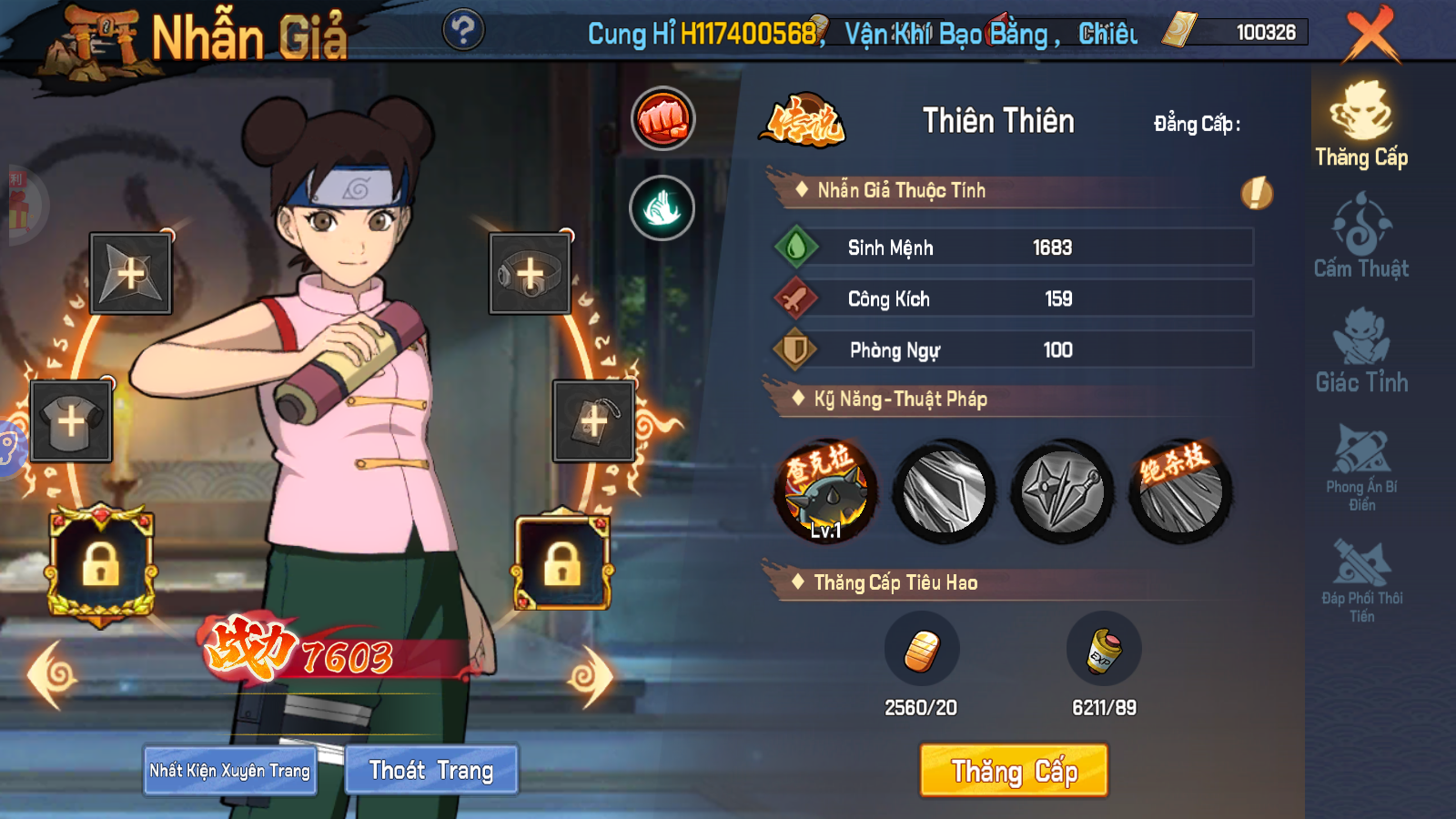Click the Thoát Trang button
1456x819 pixels.
(431, 770)
